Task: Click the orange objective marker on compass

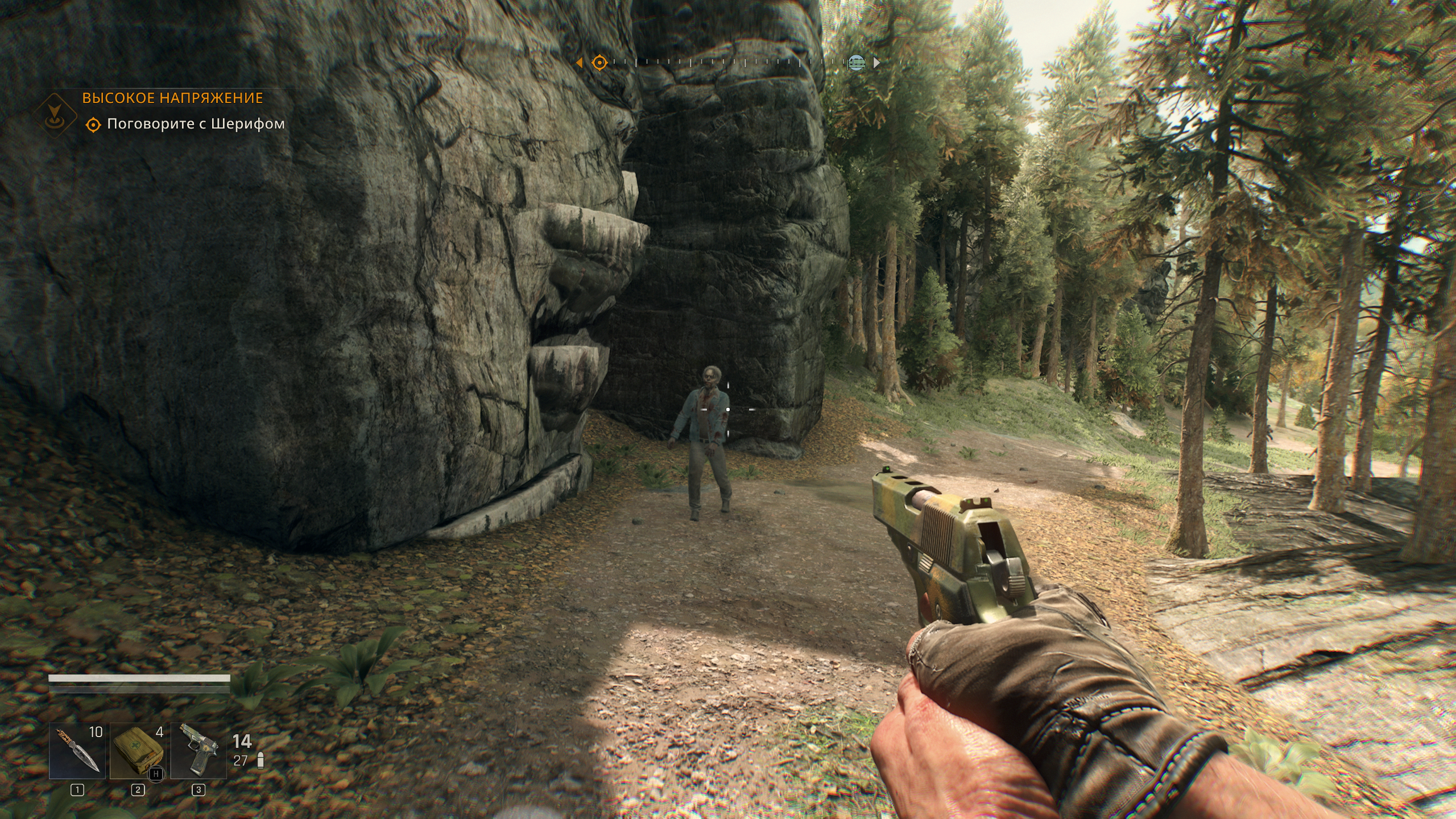Action: click(599, 63)
